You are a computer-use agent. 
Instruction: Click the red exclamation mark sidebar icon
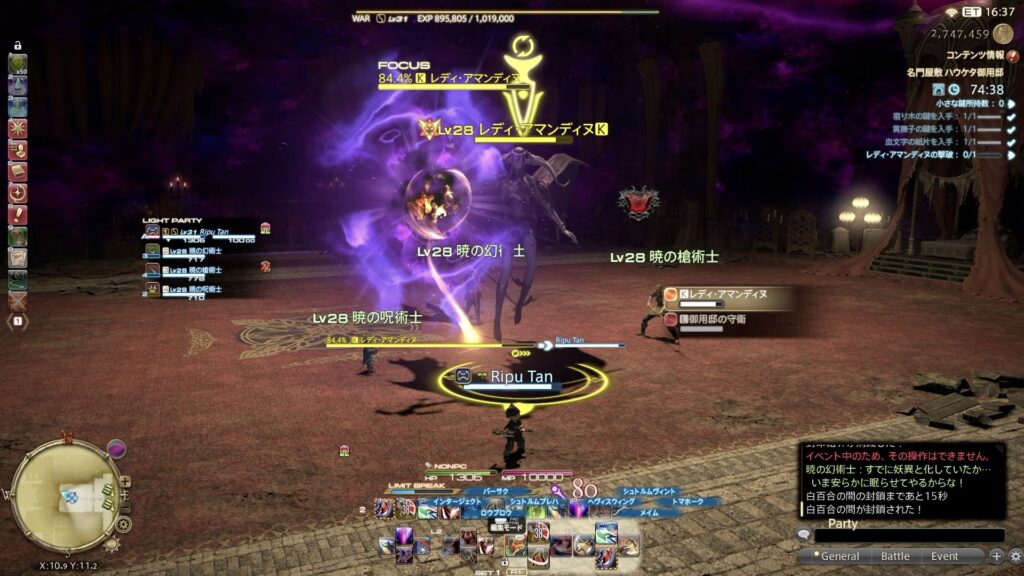tap(17, 215)
